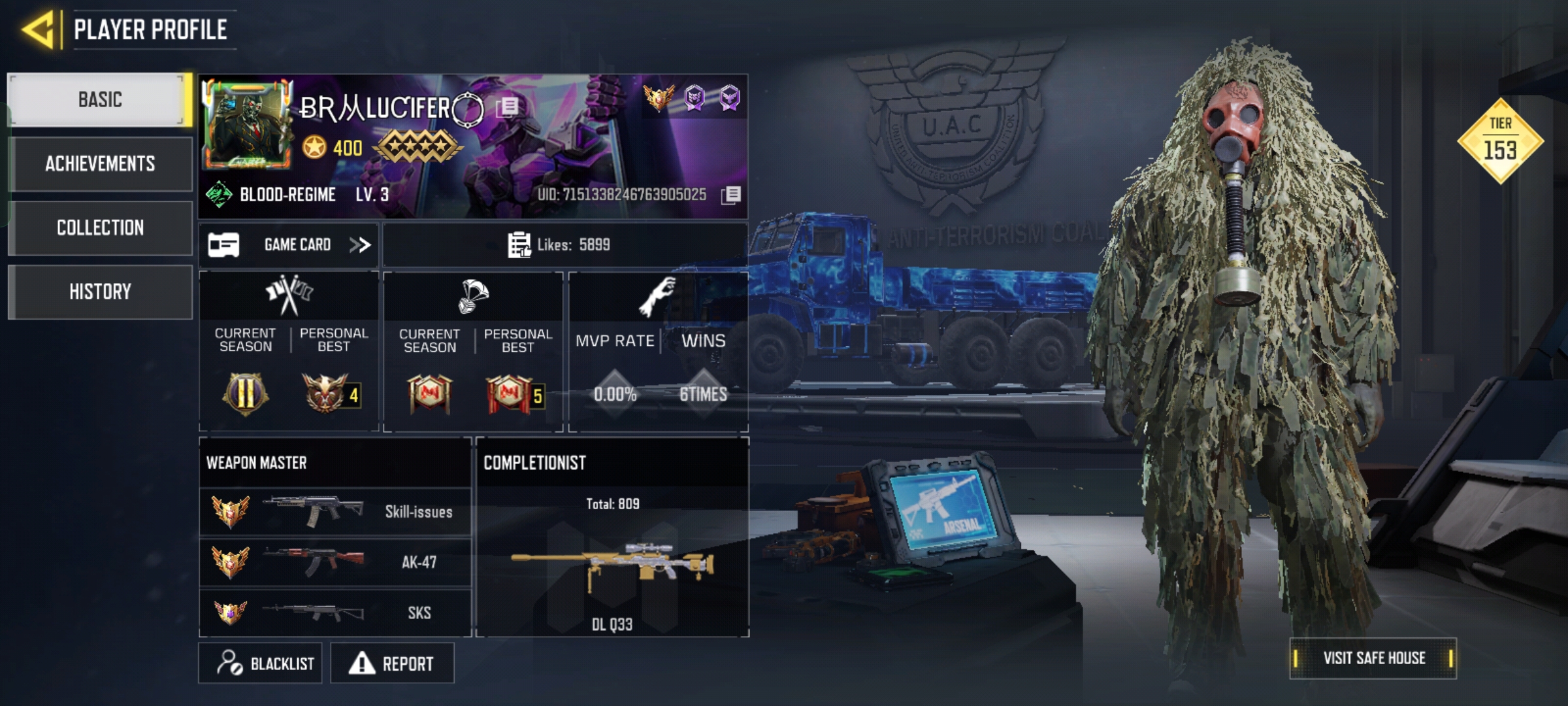Switch to the Basic tab
This screenshot has height=706, width=1568.
(100, 99)
